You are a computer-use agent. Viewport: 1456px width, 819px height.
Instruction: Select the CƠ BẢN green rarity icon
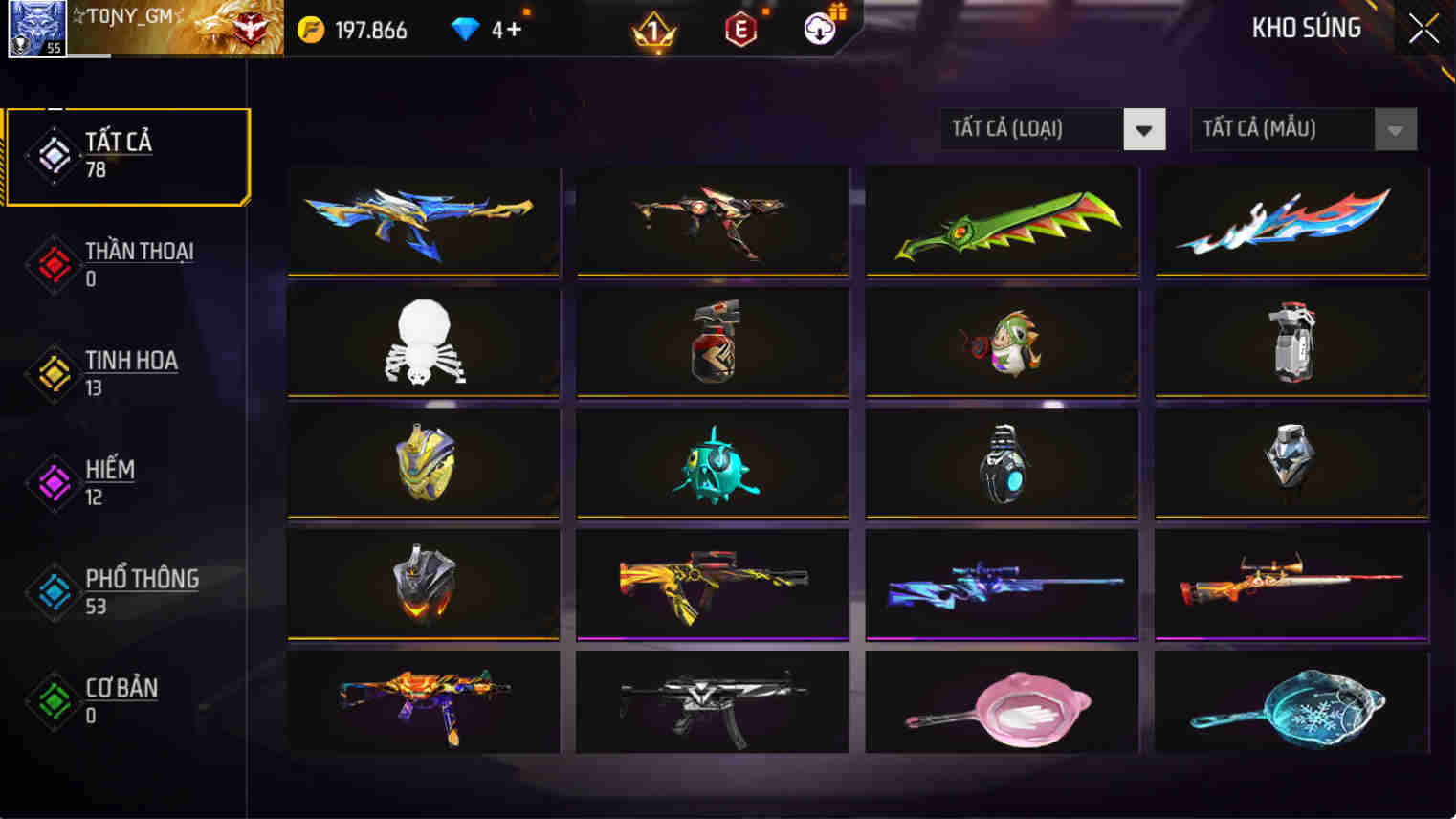click(x=55, y=700)
